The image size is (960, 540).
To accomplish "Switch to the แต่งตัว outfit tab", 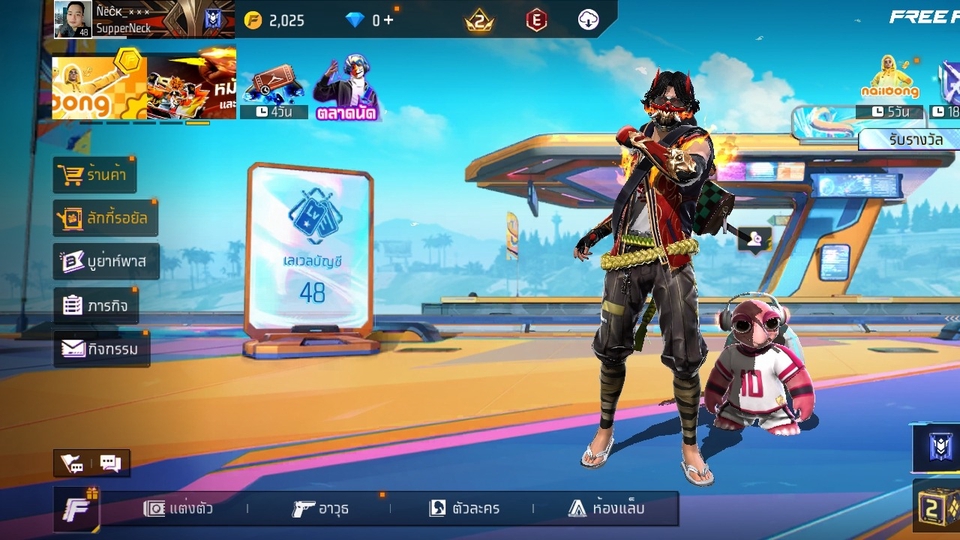I will (179, 508).
